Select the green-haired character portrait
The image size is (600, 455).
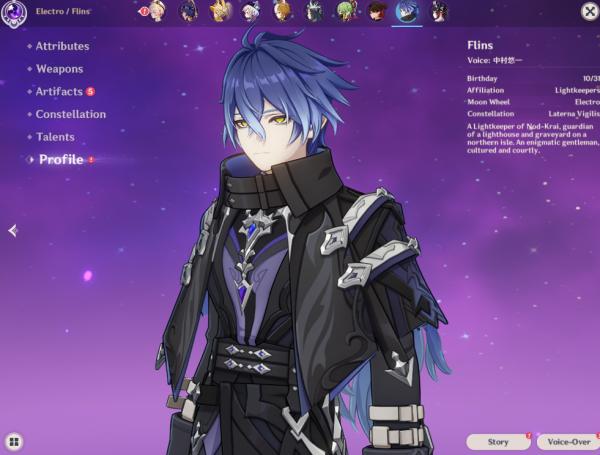(x=345, y=12)
